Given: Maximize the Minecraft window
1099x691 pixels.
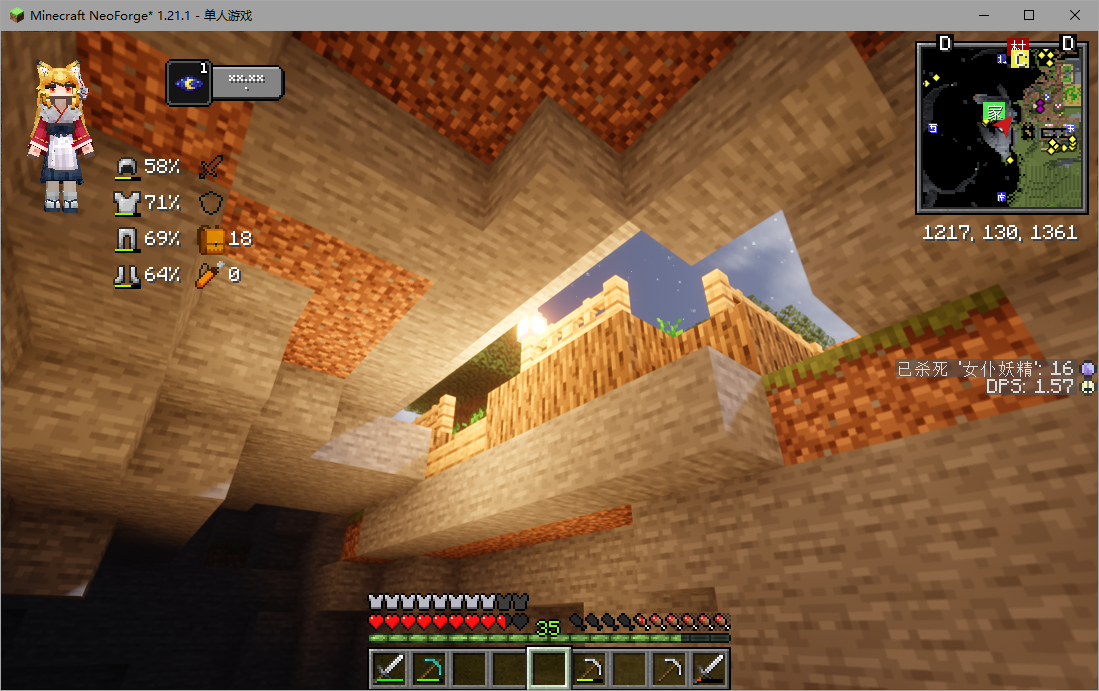Looking at the screenshot, I should coord(1029,15).
